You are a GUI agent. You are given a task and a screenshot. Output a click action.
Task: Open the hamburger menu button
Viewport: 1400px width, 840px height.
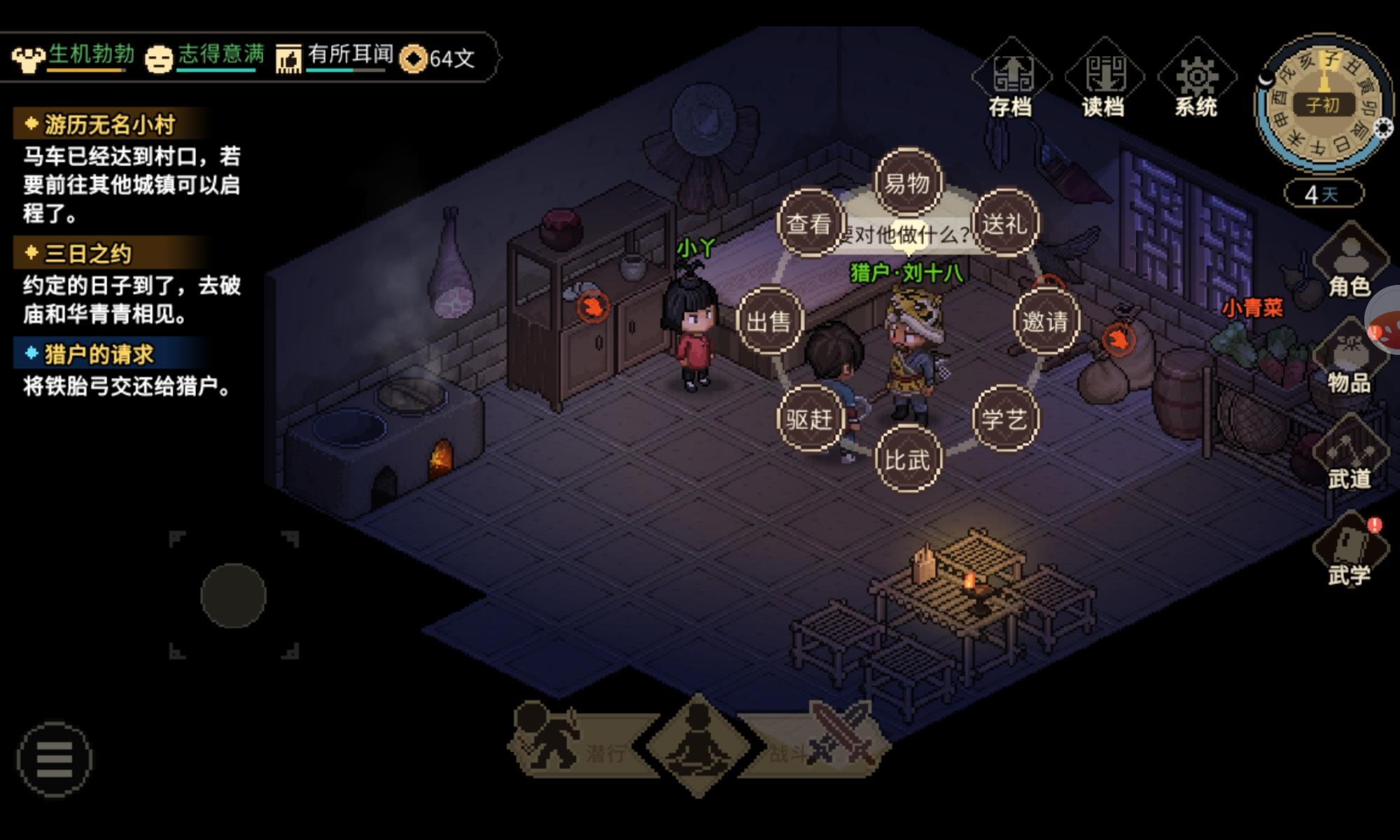tap(55, 759)
